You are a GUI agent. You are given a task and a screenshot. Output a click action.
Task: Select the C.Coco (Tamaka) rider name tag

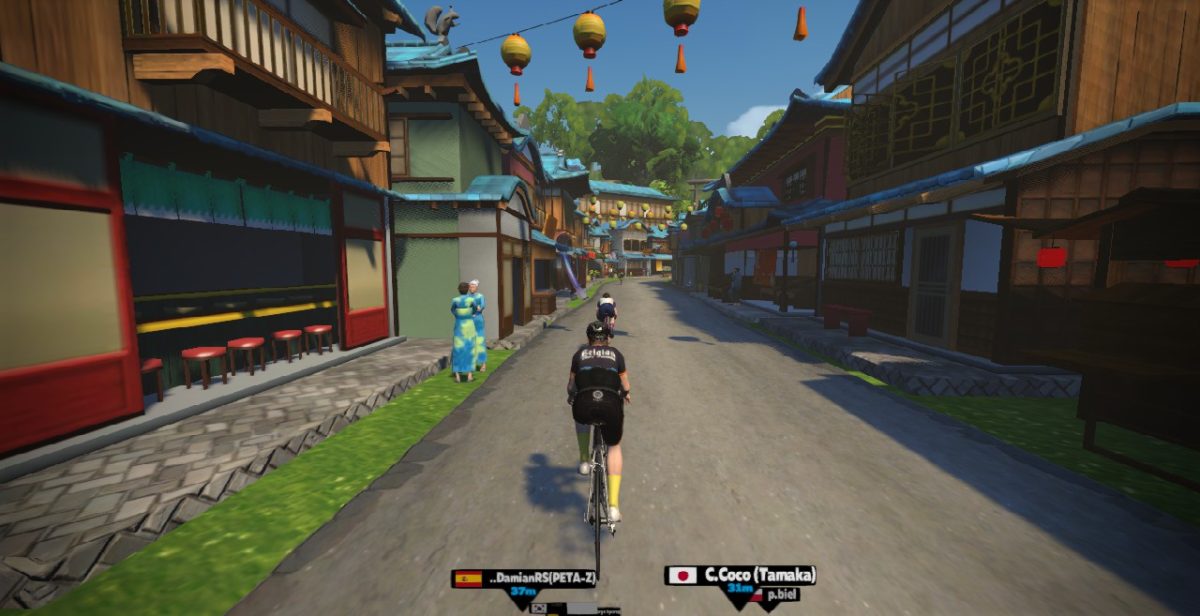[x=741, y=575]
